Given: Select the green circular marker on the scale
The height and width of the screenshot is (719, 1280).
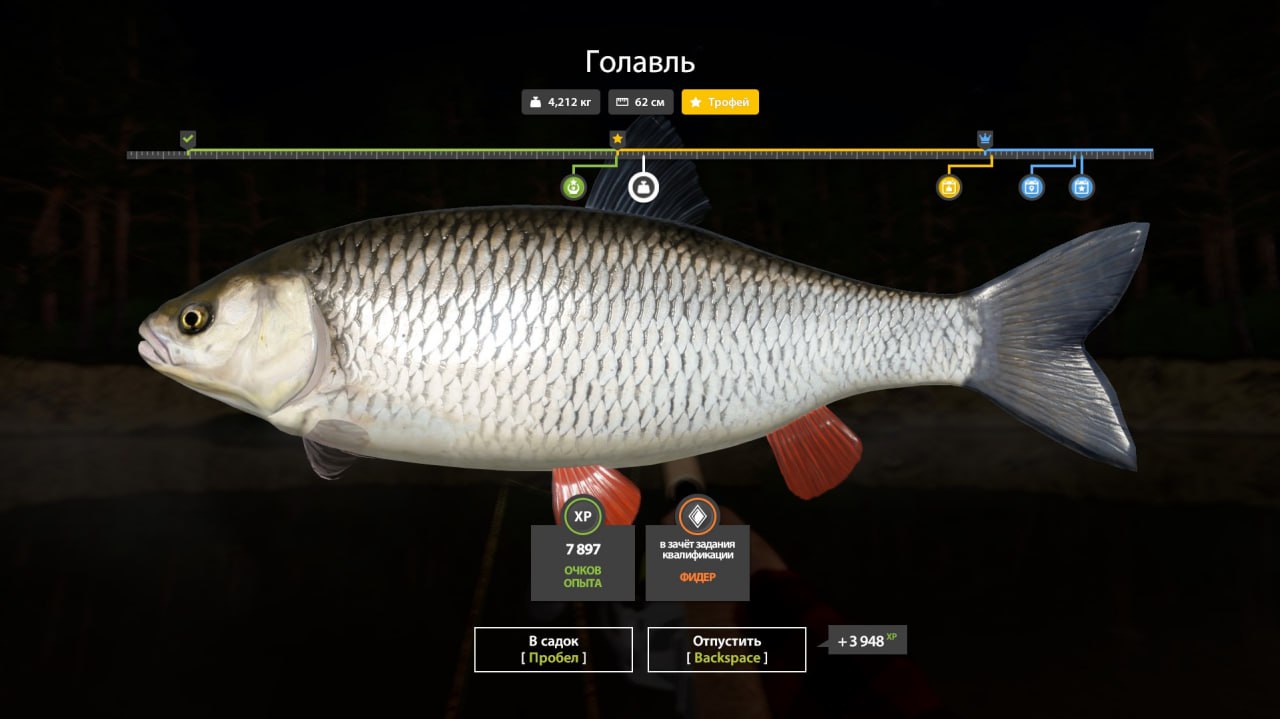Looking at the screenshot, I should click(573, 187).
